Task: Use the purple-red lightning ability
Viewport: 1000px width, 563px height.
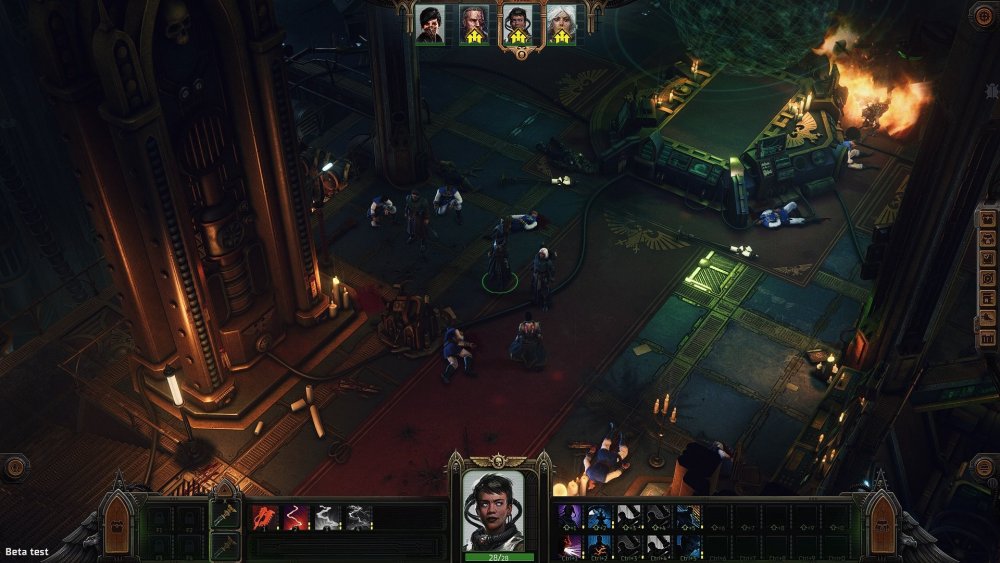Action: 297,517
